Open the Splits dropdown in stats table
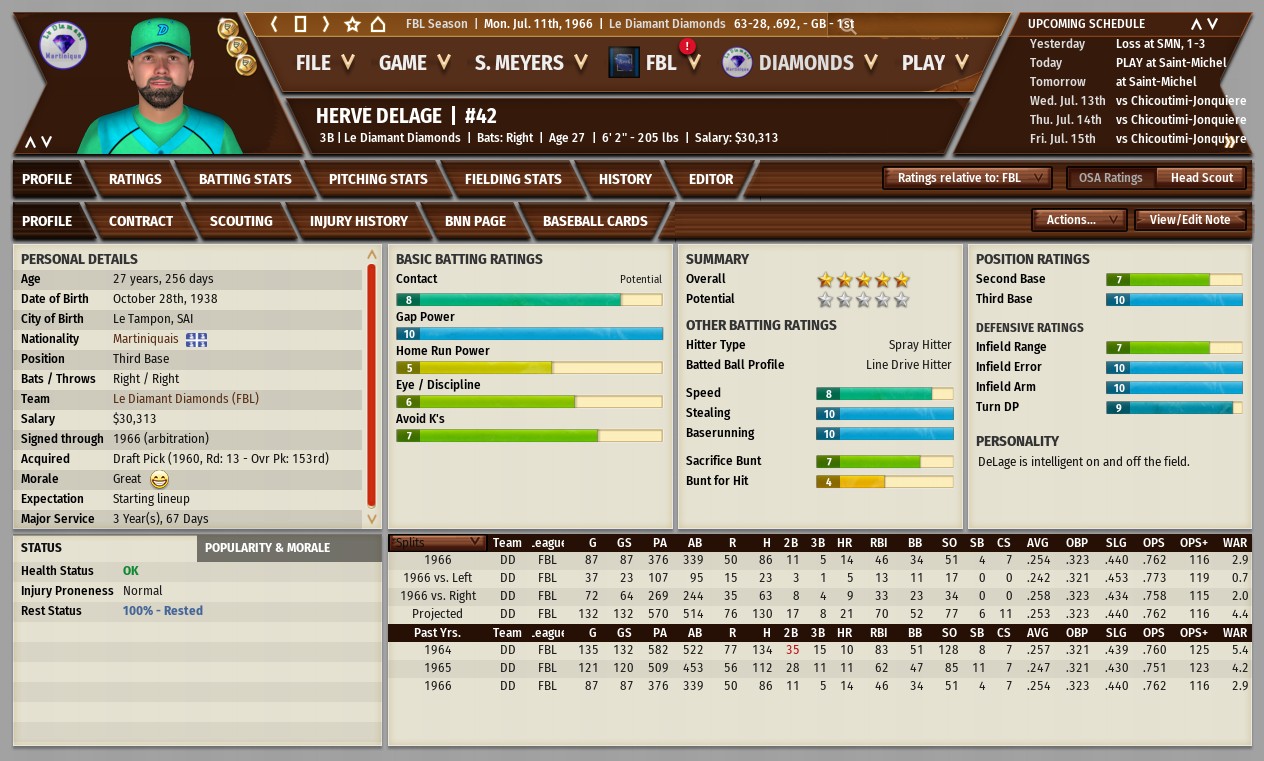Image resolution: width=1264 pixels, height=761 pixels. point(438,543)
